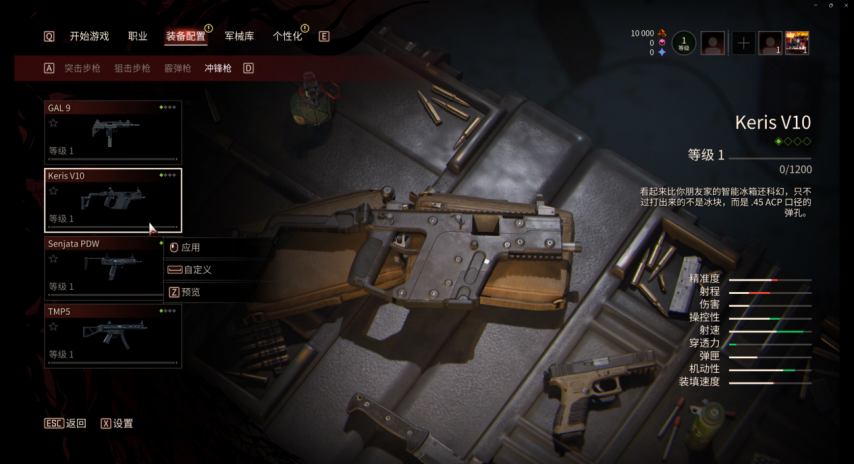Open the 军械库 tab

(239, 36)
